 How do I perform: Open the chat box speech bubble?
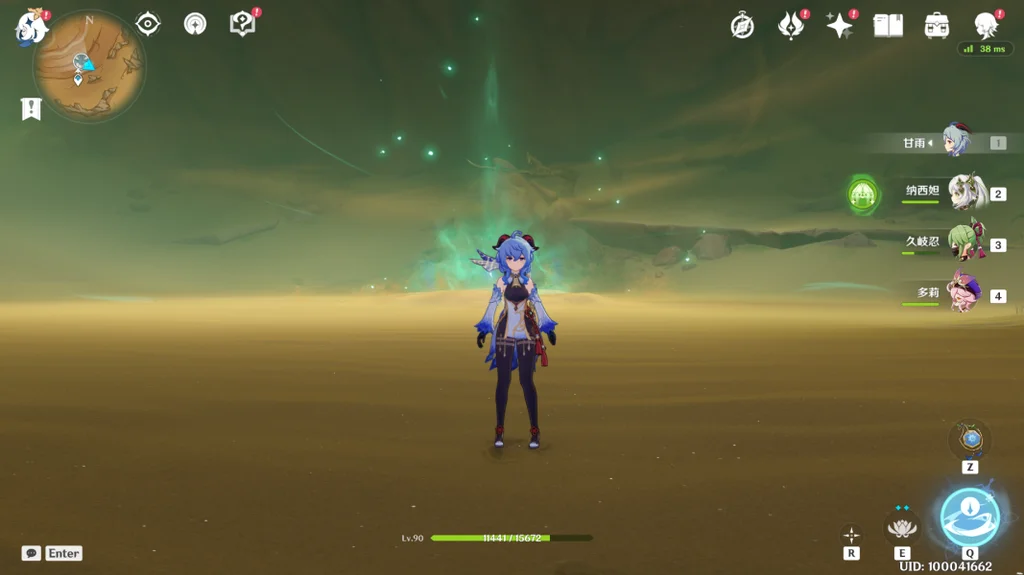coord(31,553)
